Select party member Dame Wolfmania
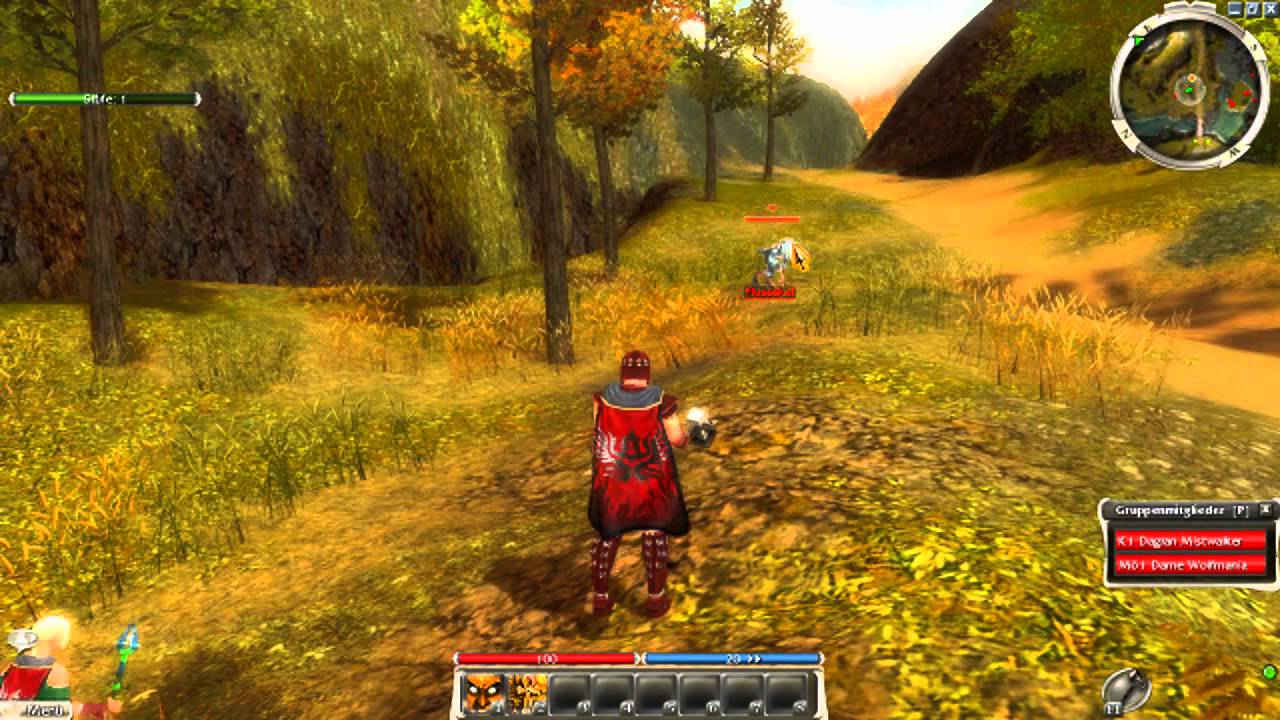Screen dimensions: 1280x720 pyautogui.click(x=1189, y=565)
